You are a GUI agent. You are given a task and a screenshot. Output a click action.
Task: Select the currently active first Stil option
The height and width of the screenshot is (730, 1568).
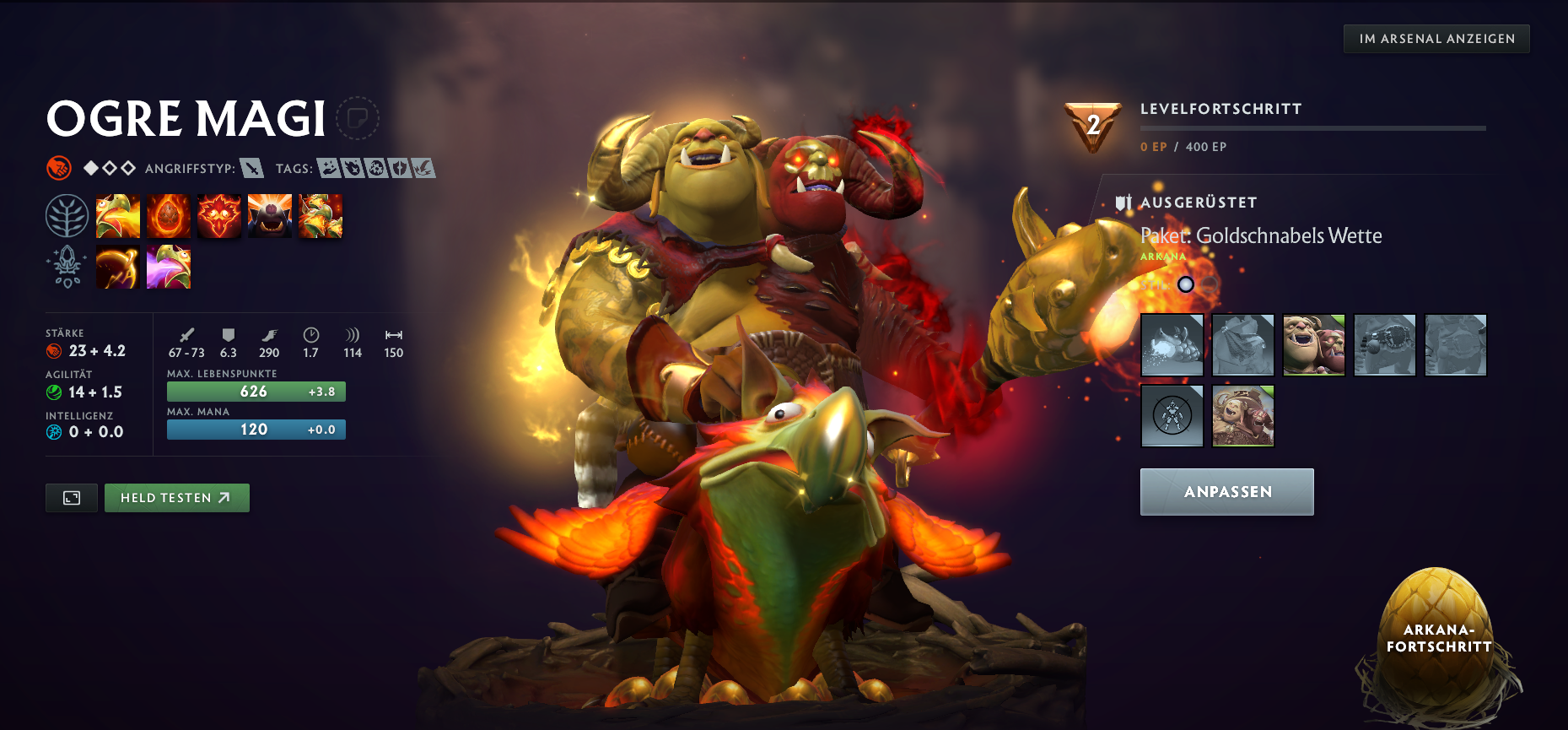click(1186, 284)
